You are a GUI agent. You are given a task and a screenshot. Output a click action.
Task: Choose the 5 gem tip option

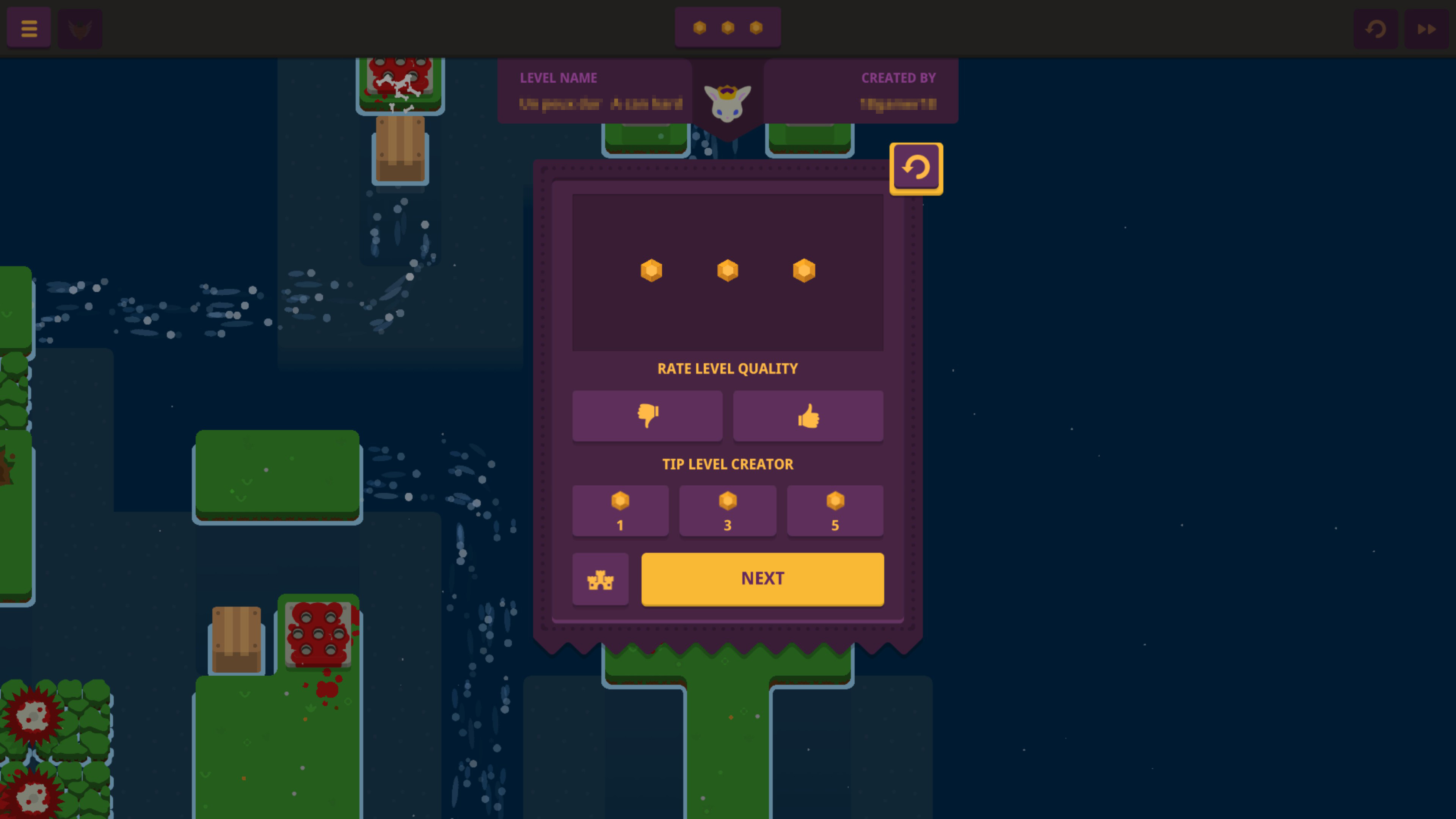pos(835,510)
